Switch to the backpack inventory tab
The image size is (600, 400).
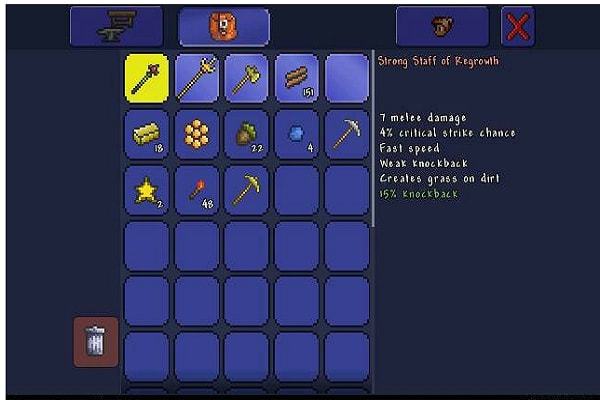pos(223,26)
